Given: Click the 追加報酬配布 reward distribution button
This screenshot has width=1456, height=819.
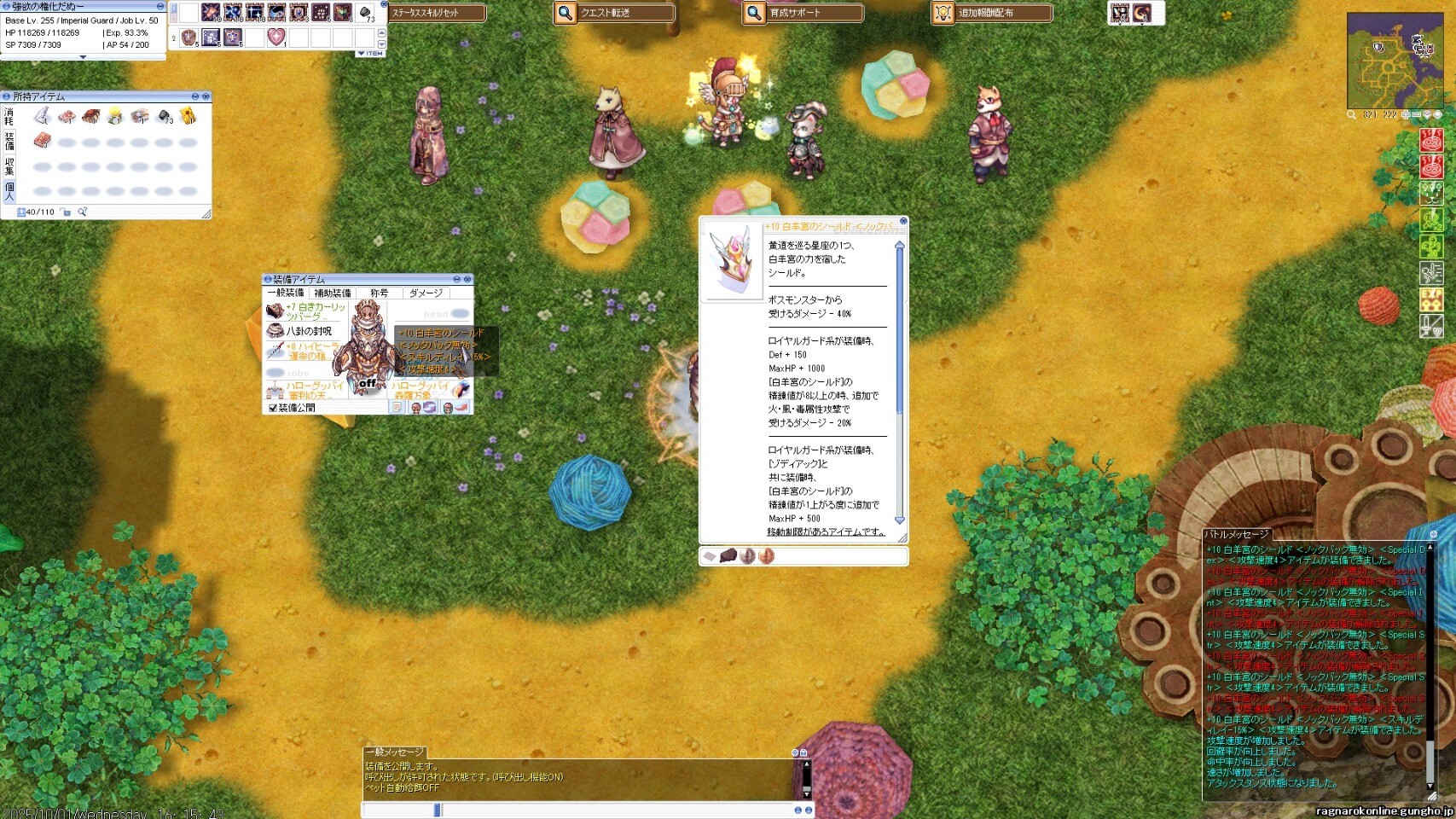Looking at the screenshot, I should tap(991, 13).
